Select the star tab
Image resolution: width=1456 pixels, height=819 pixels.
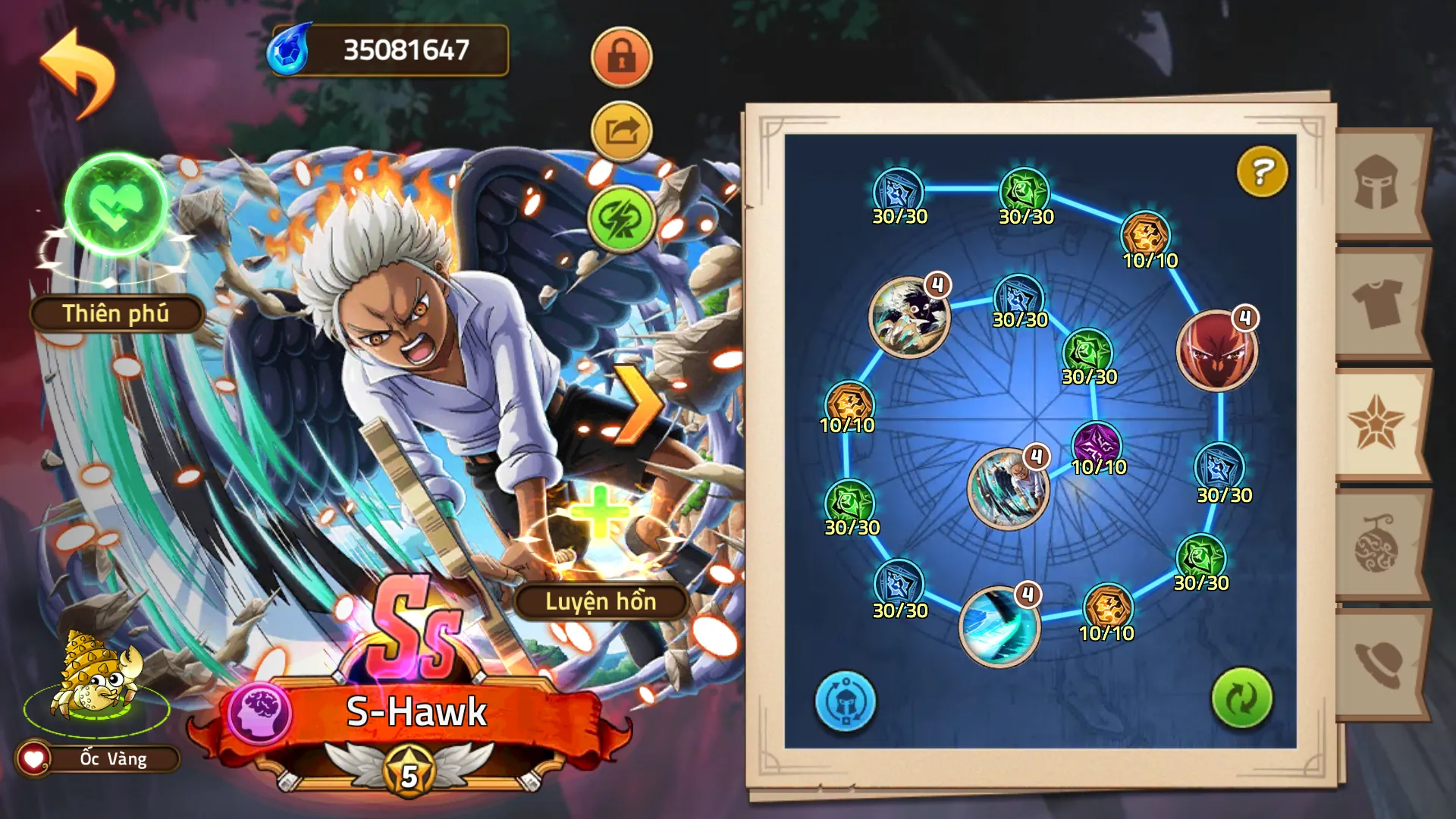pos(1377,423)
